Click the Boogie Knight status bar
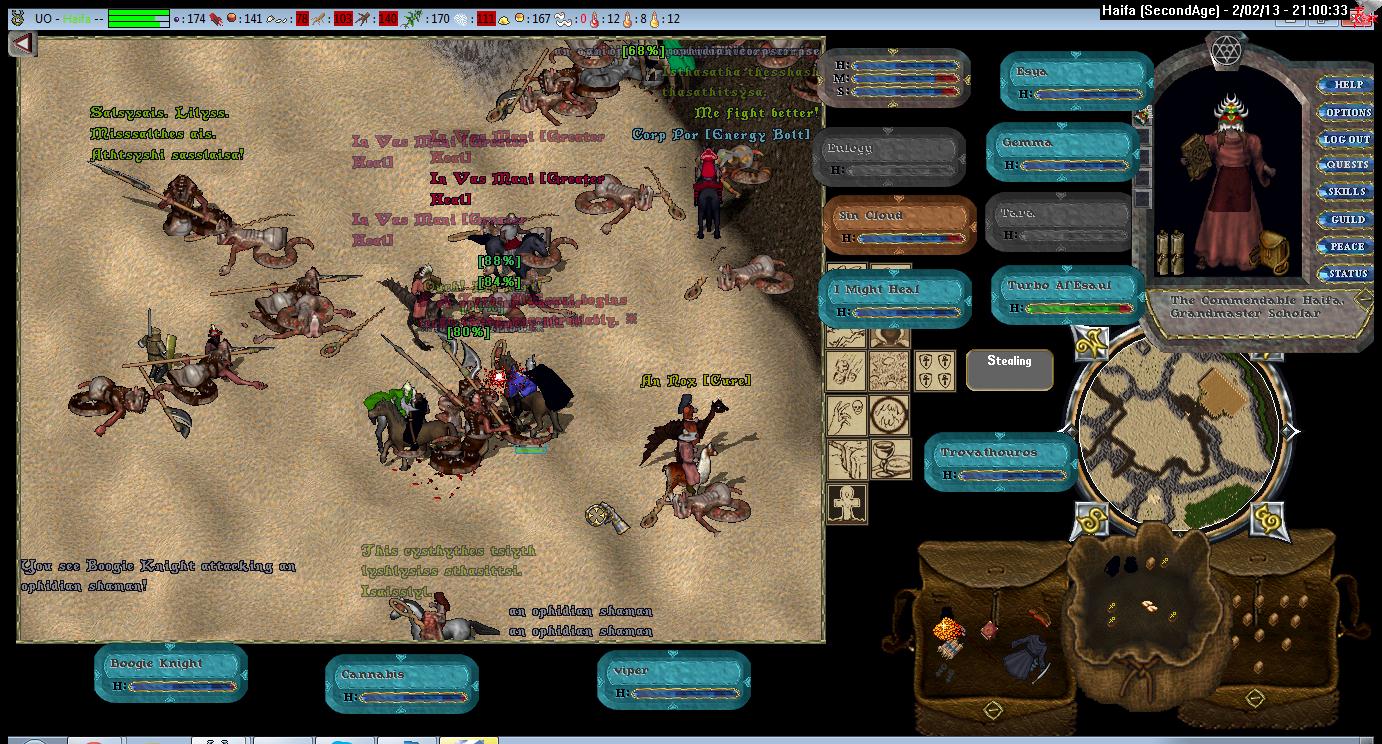Image resolution: width=1382 pixels, height=744 pixels. point(171,674)
